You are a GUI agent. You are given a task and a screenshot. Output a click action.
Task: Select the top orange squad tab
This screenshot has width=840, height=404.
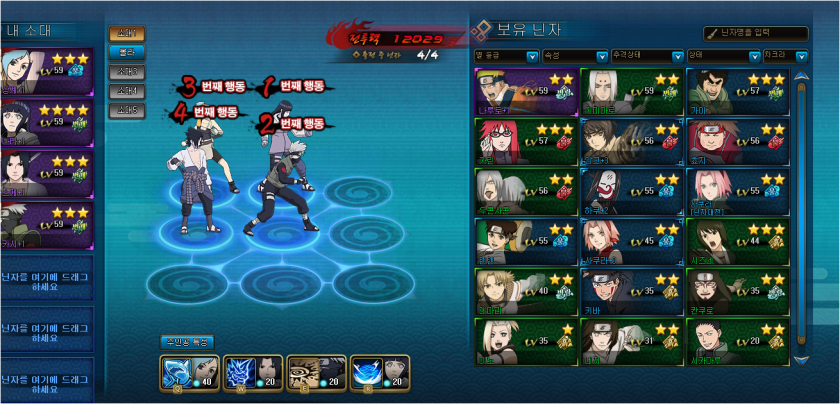coord(127,33)
